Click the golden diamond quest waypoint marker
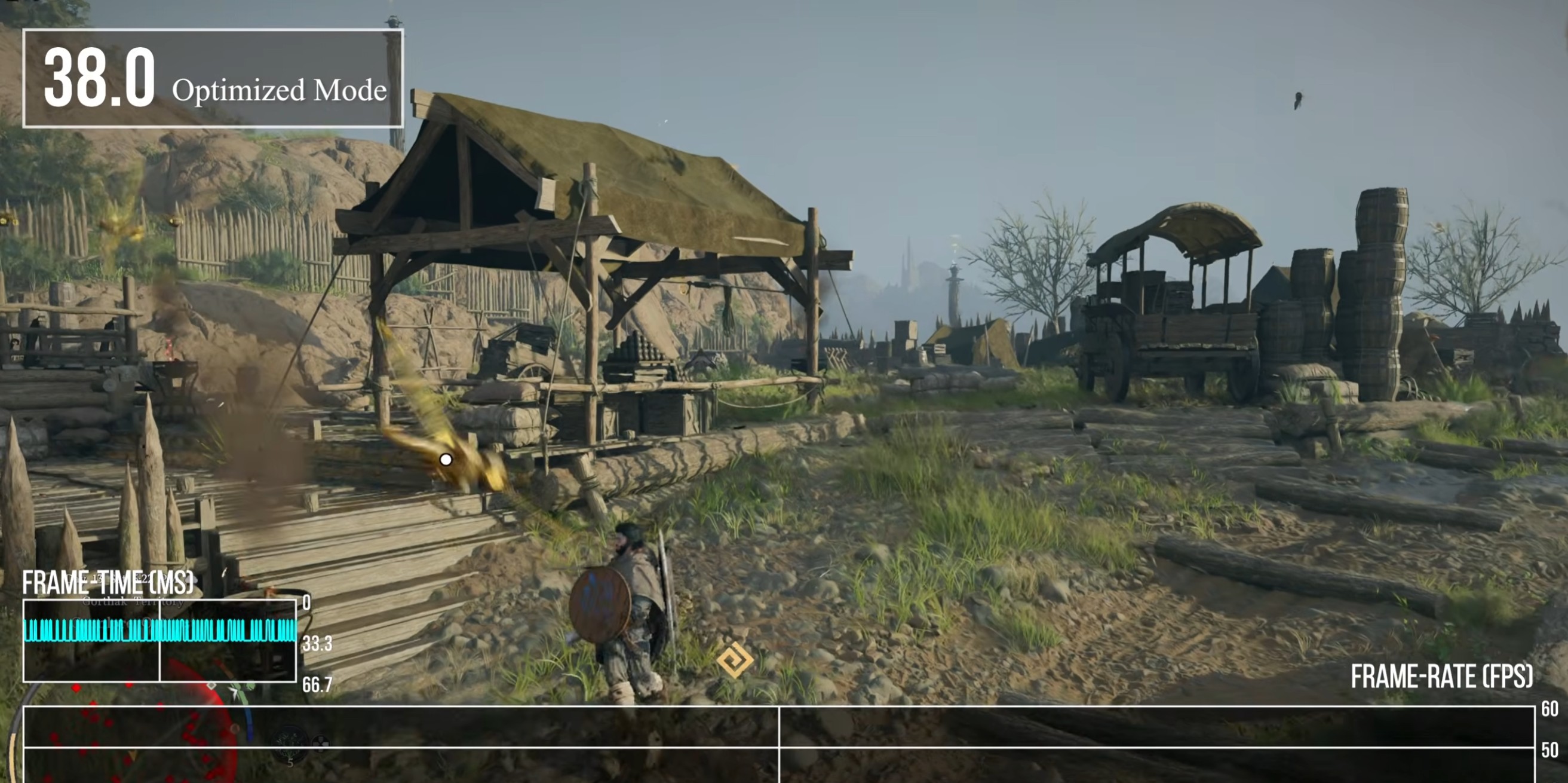 coord(734,659)
